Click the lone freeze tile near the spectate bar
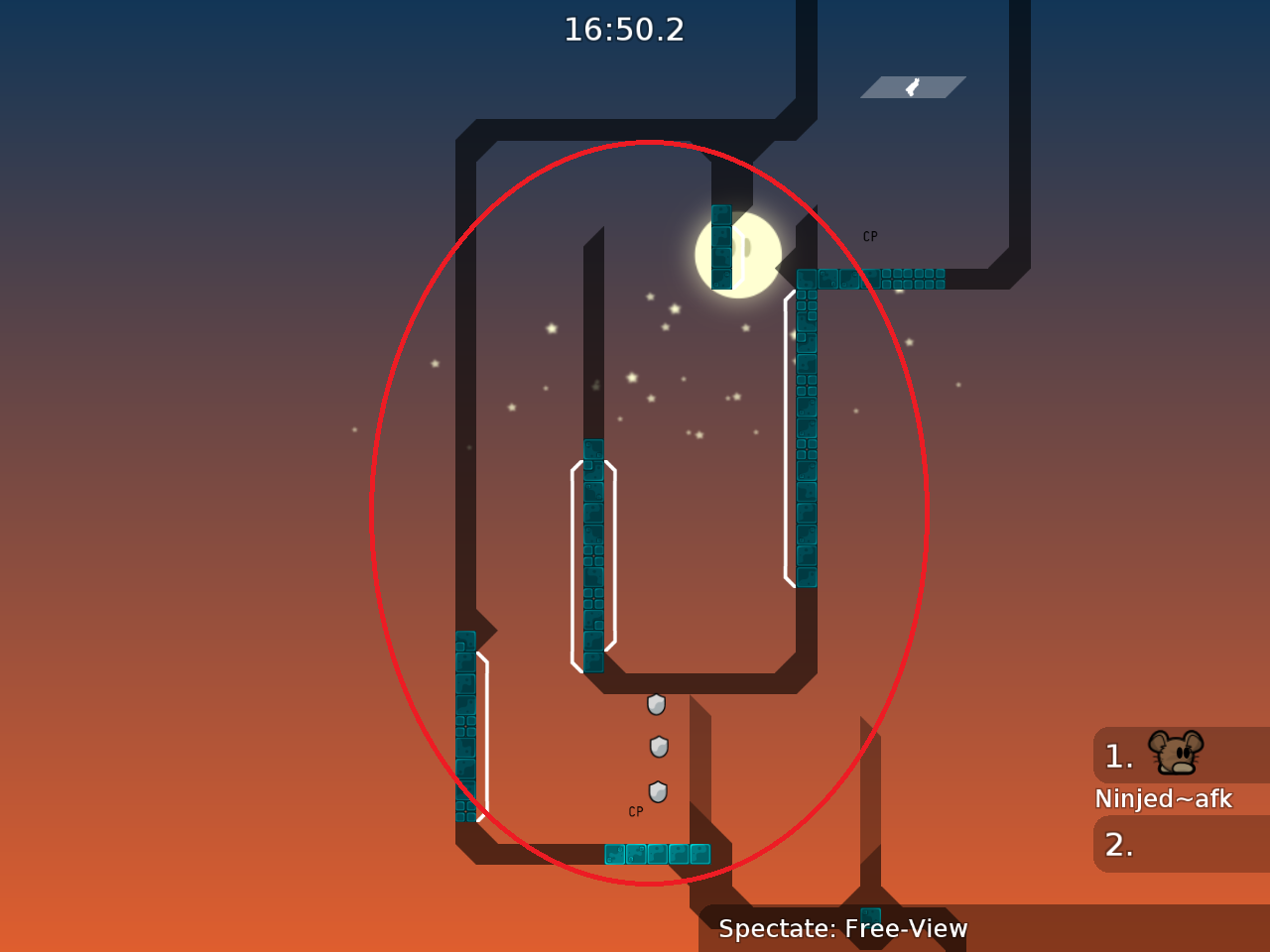This screenshot has width=1270, height=952. [x=869, y=915]
